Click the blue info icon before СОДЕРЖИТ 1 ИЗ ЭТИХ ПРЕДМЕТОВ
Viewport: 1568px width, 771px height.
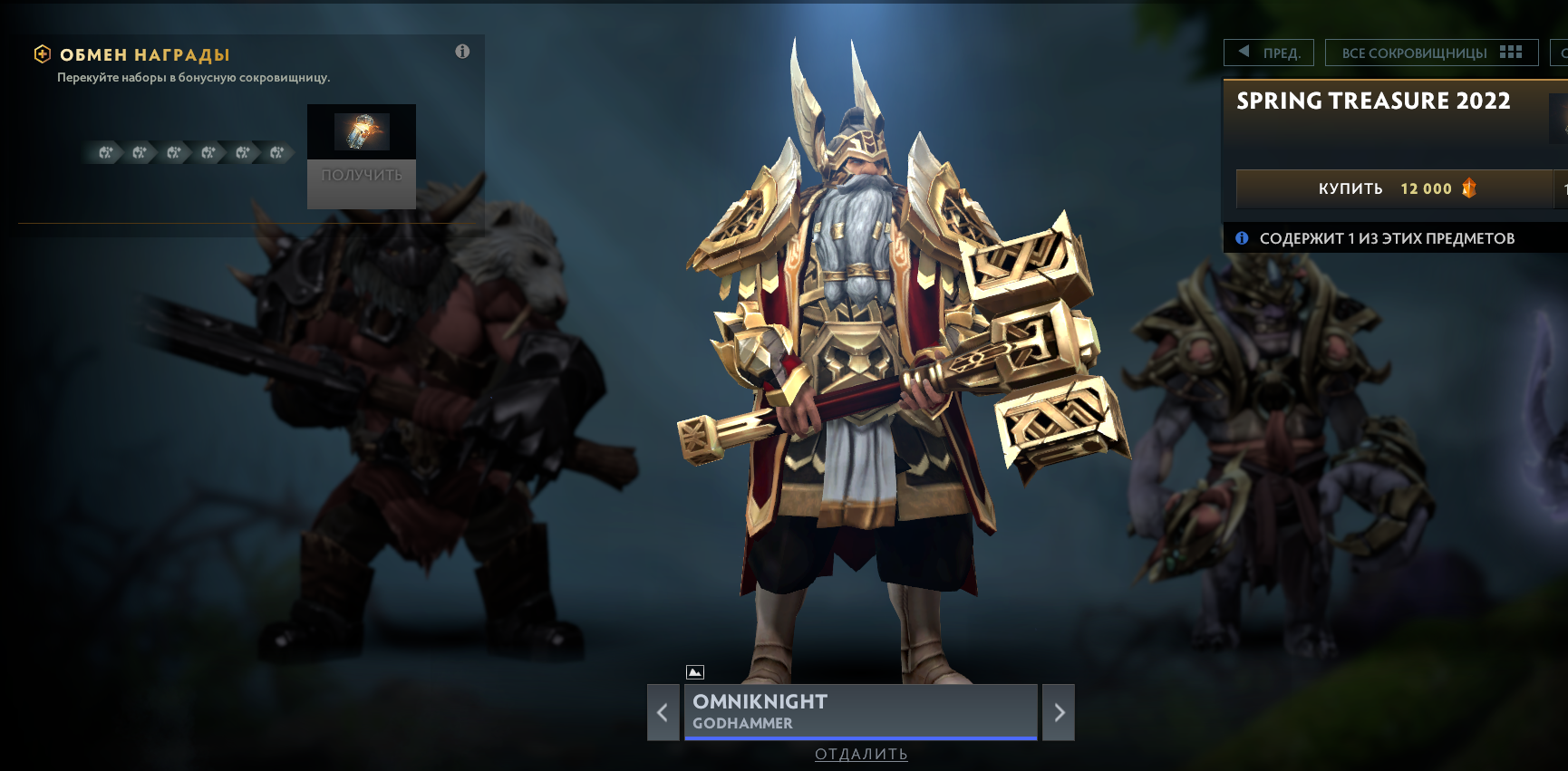point(1242,237)
